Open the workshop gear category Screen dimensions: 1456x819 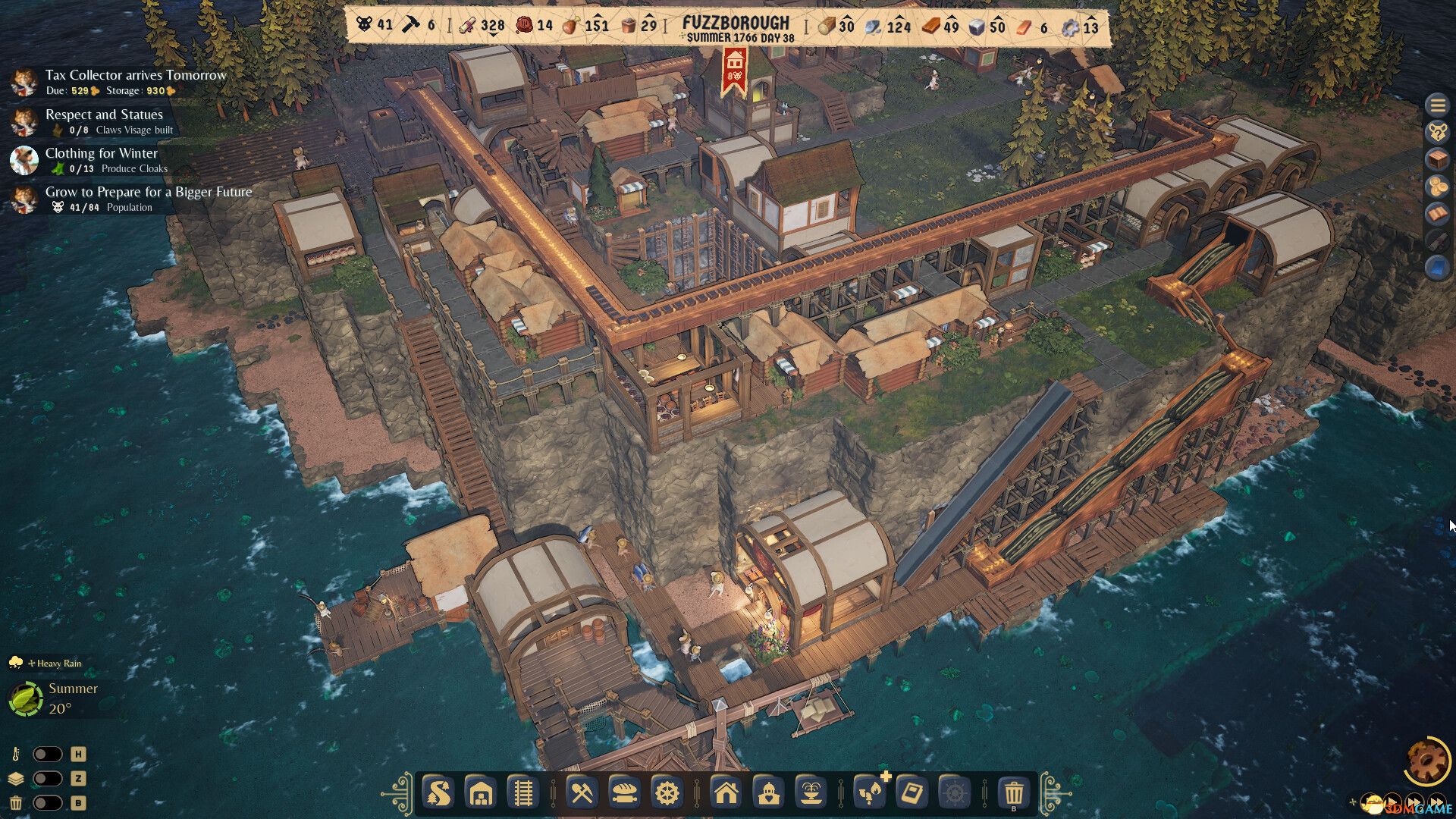click(665, 794)
